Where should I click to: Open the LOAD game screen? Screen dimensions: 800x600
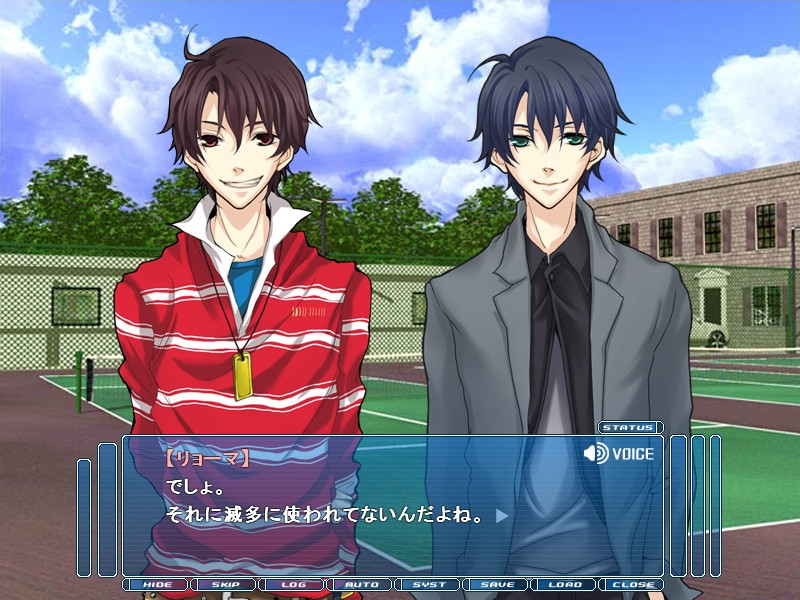(x=565, y=584)
